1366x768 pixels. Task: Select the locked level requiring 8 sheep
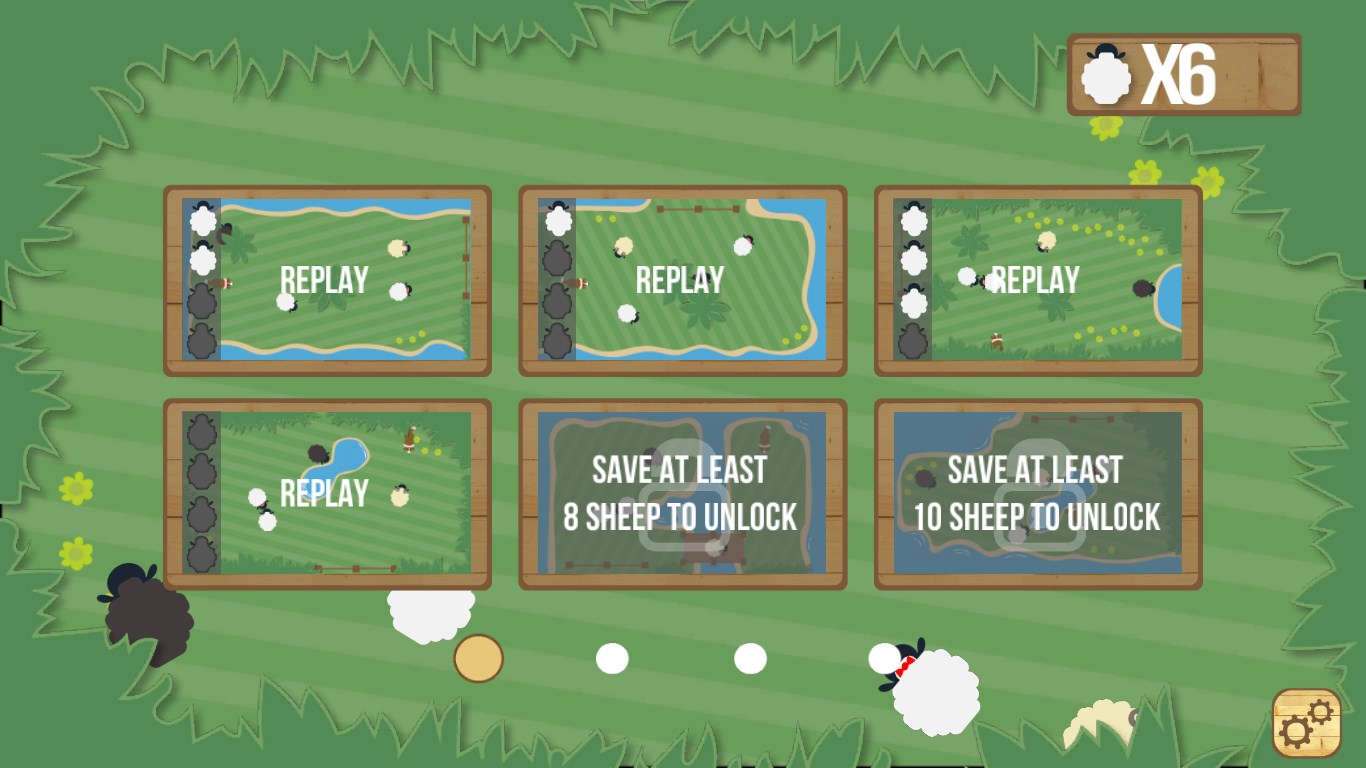pos(682,493)
